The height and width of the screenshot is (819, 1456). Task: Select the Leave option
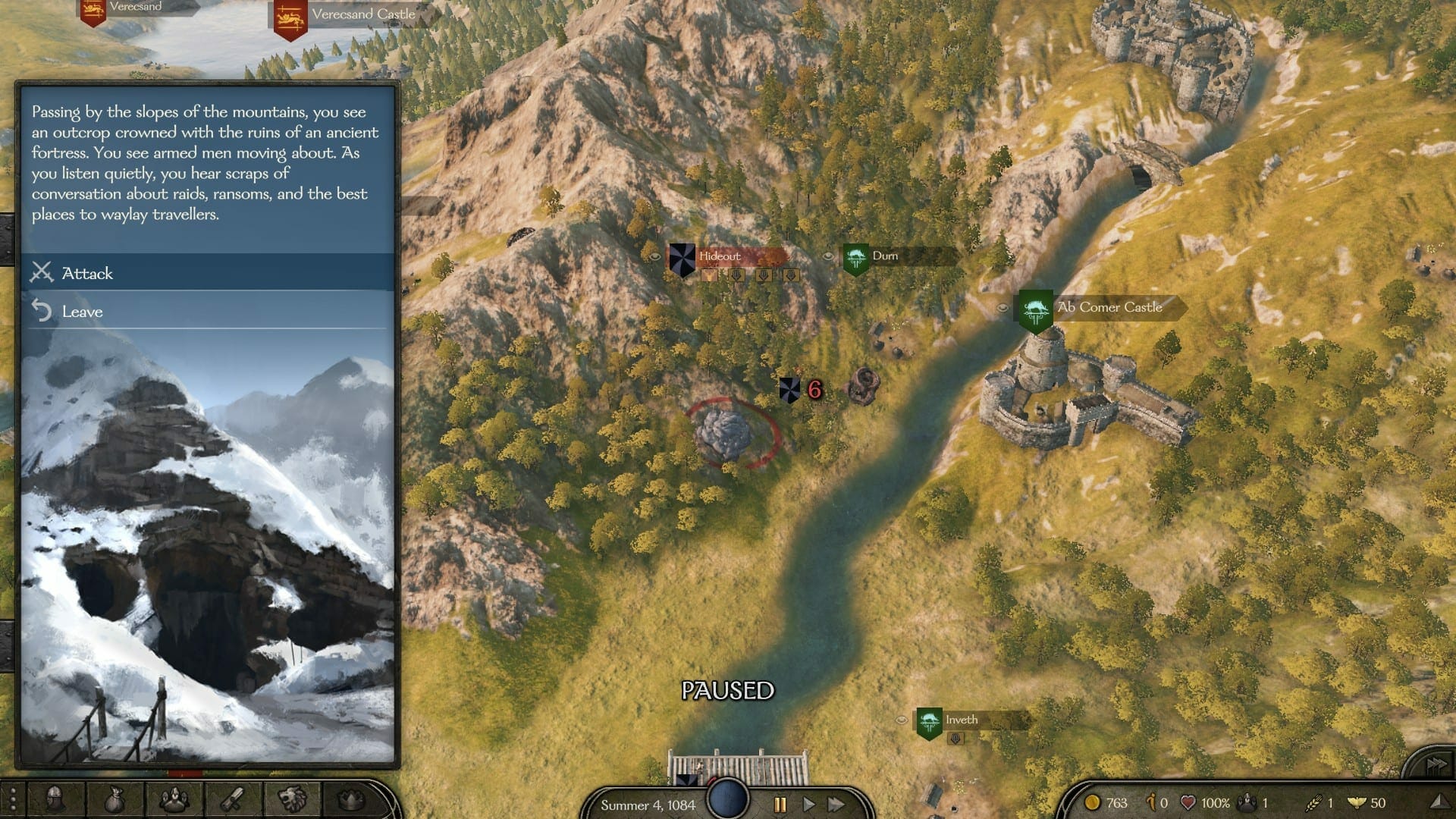coord(82,312)
